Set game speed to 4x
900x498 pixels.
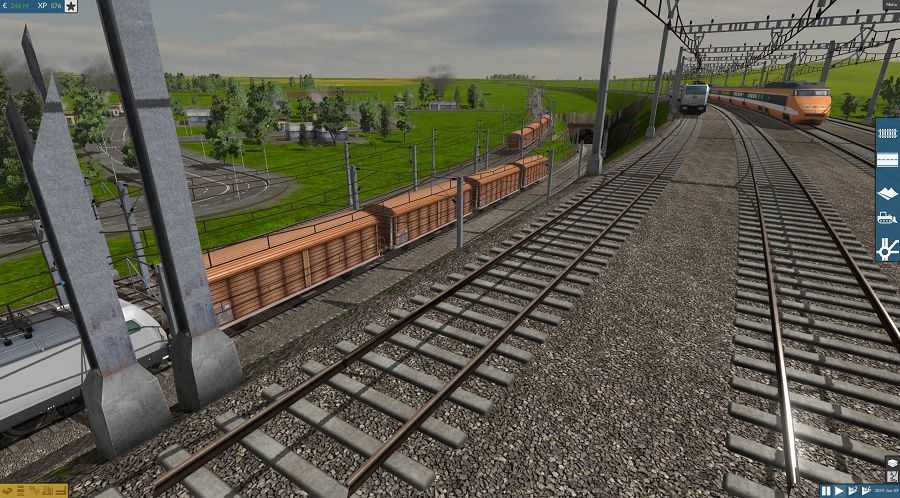(865, 491)
